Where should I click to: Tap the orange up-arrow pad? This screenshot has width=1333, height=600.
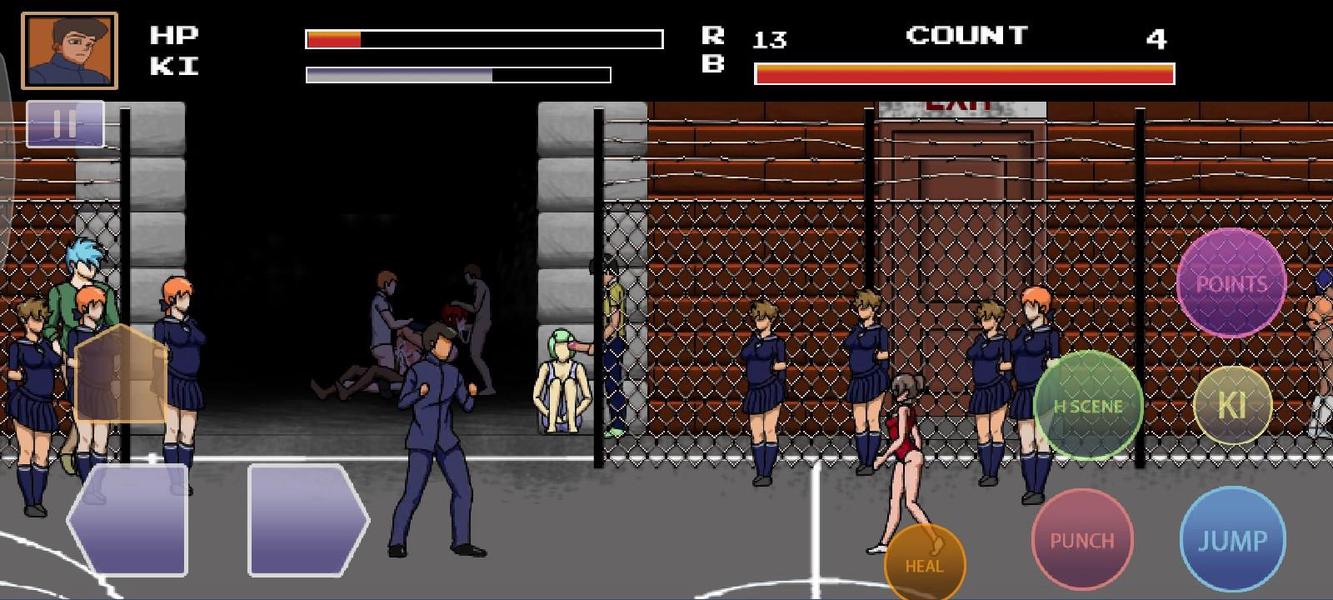119,375
